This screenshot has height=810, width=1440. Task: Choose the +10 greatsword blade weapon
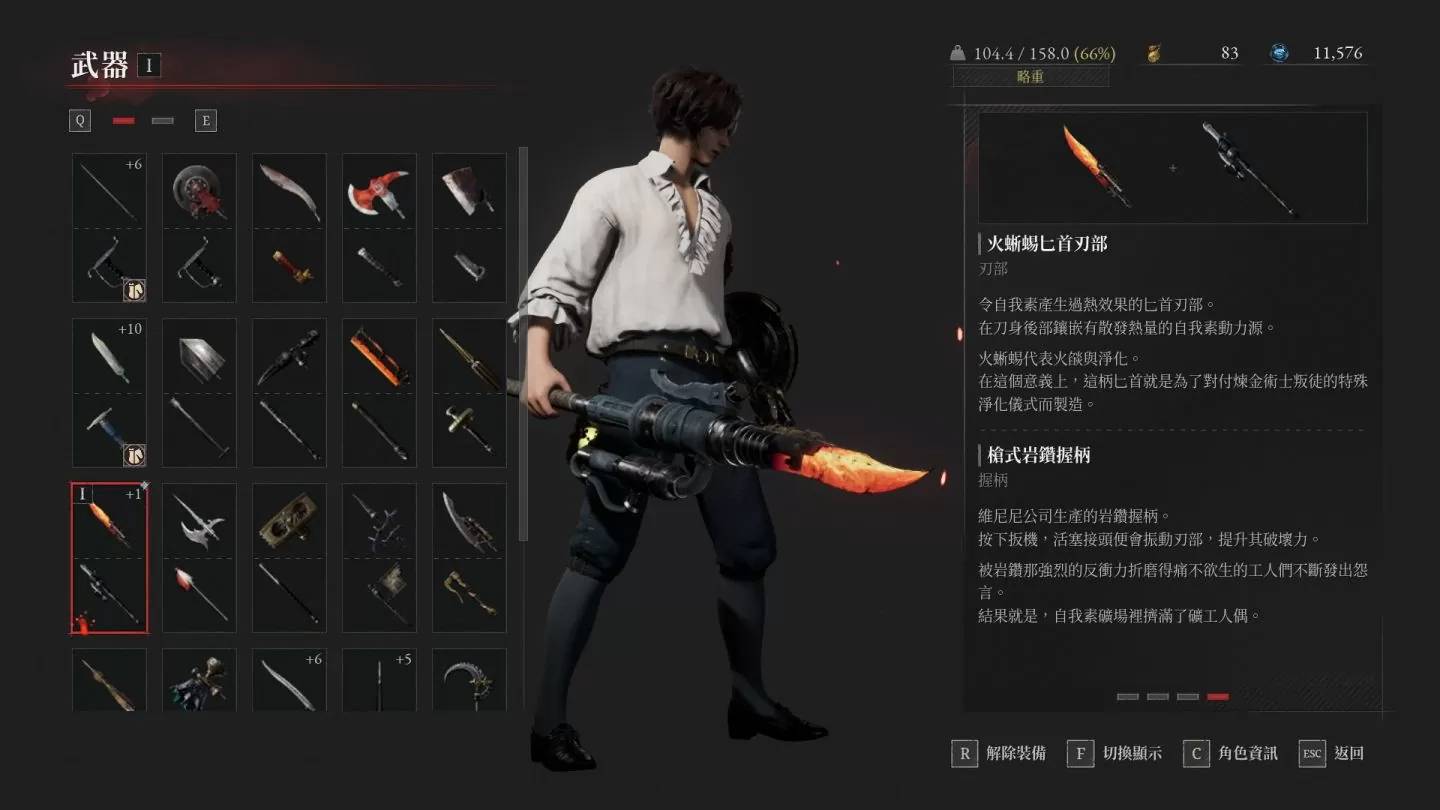109,392
